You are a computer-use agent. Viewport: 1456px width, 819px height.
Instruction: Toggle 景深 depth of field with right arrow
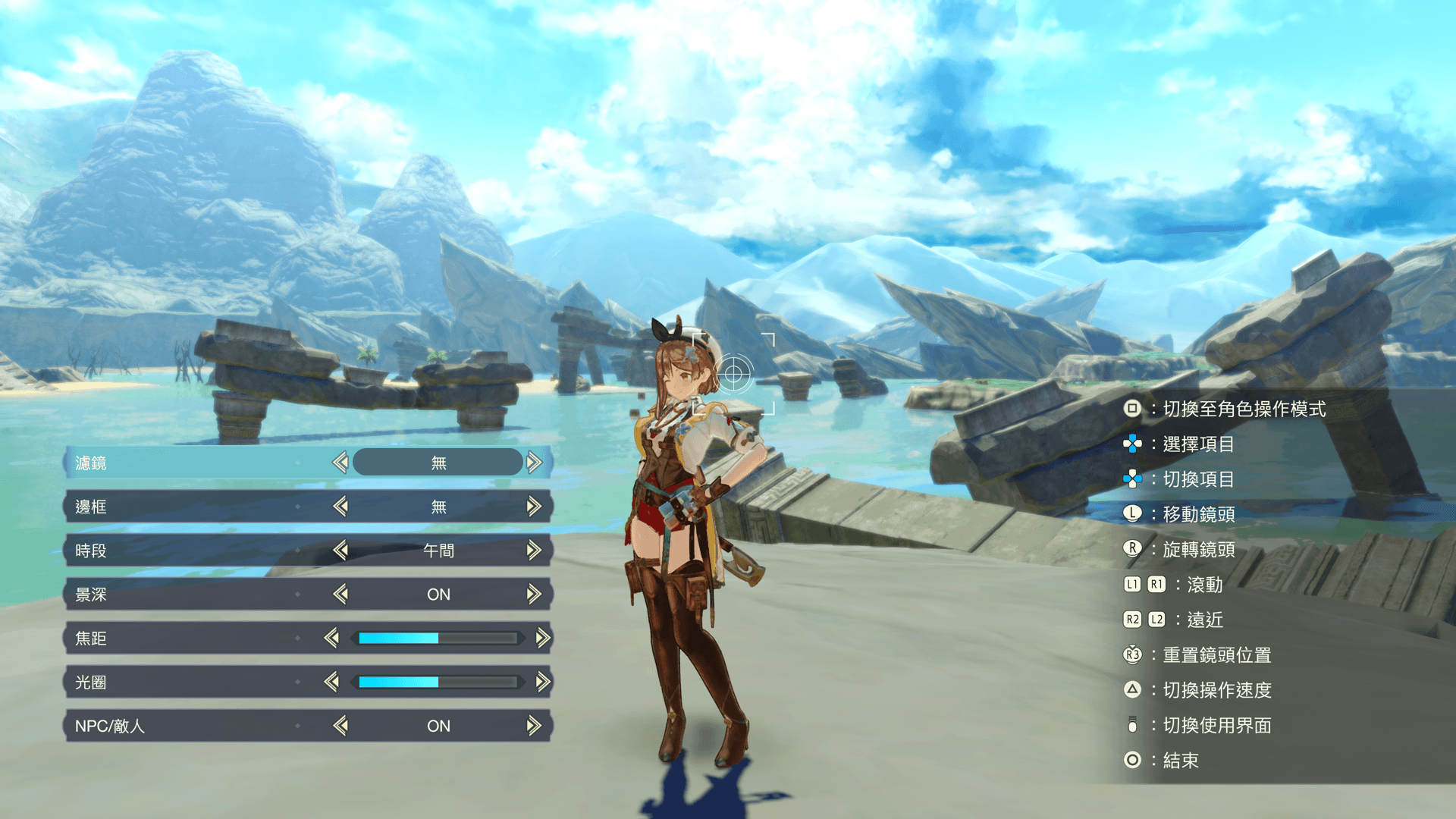tap(535, 594)
